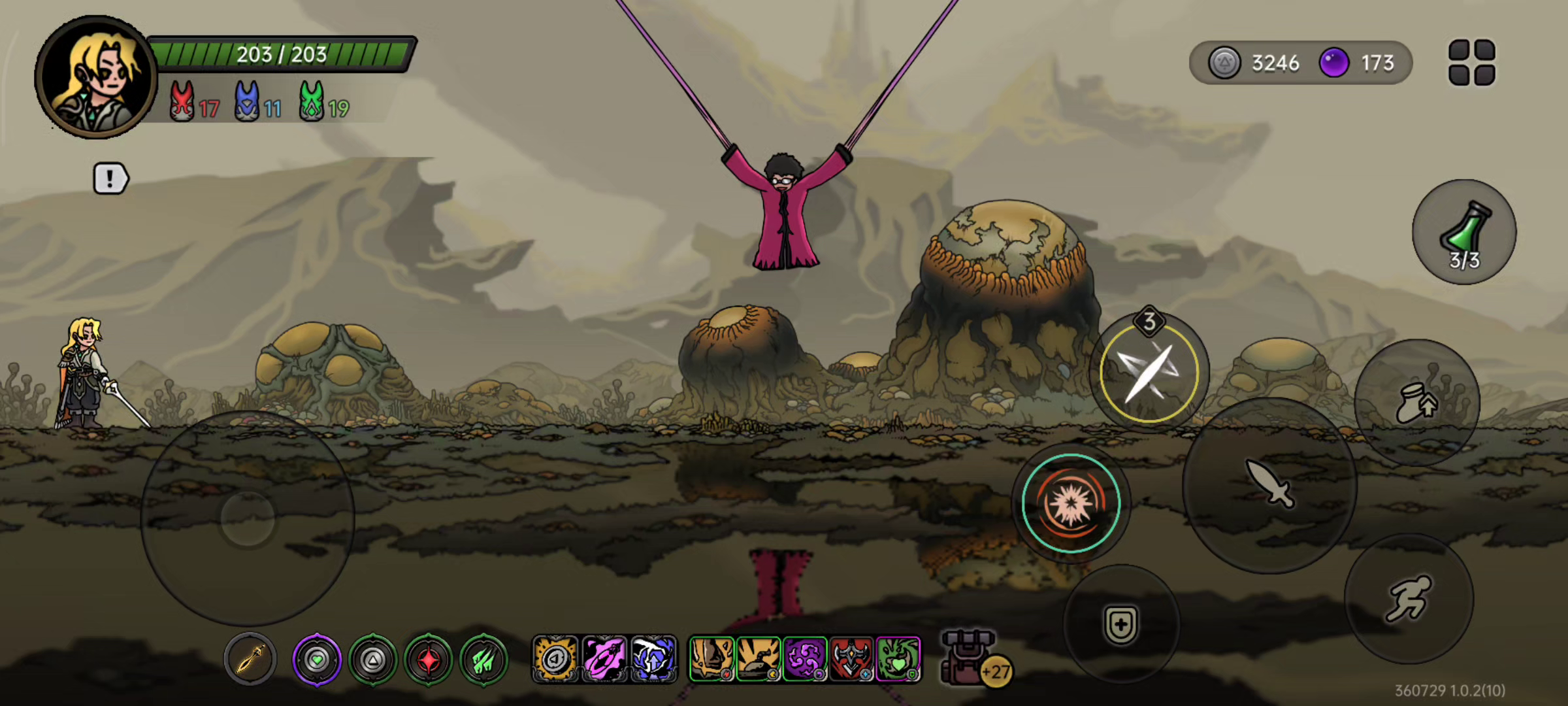Activate the shield guard button

[1121, 624]
